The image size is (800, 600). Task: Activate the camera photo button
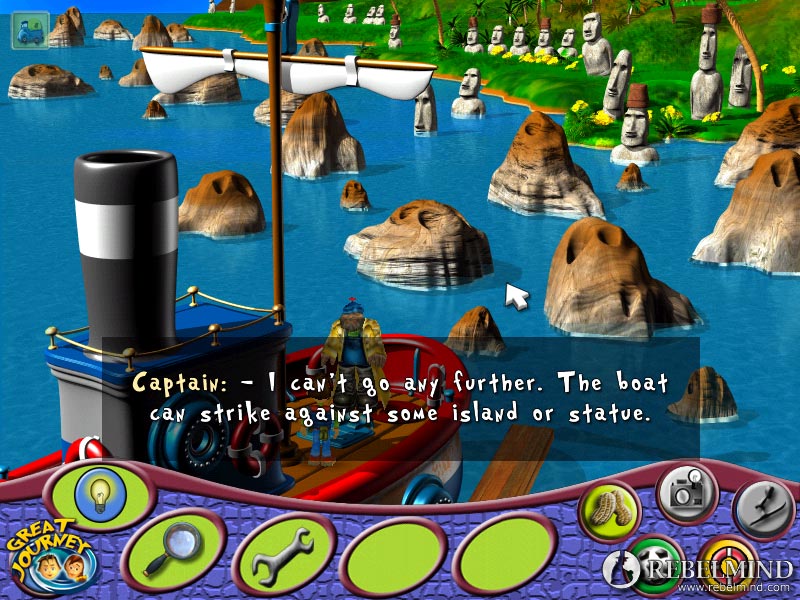tap(686, 489)
